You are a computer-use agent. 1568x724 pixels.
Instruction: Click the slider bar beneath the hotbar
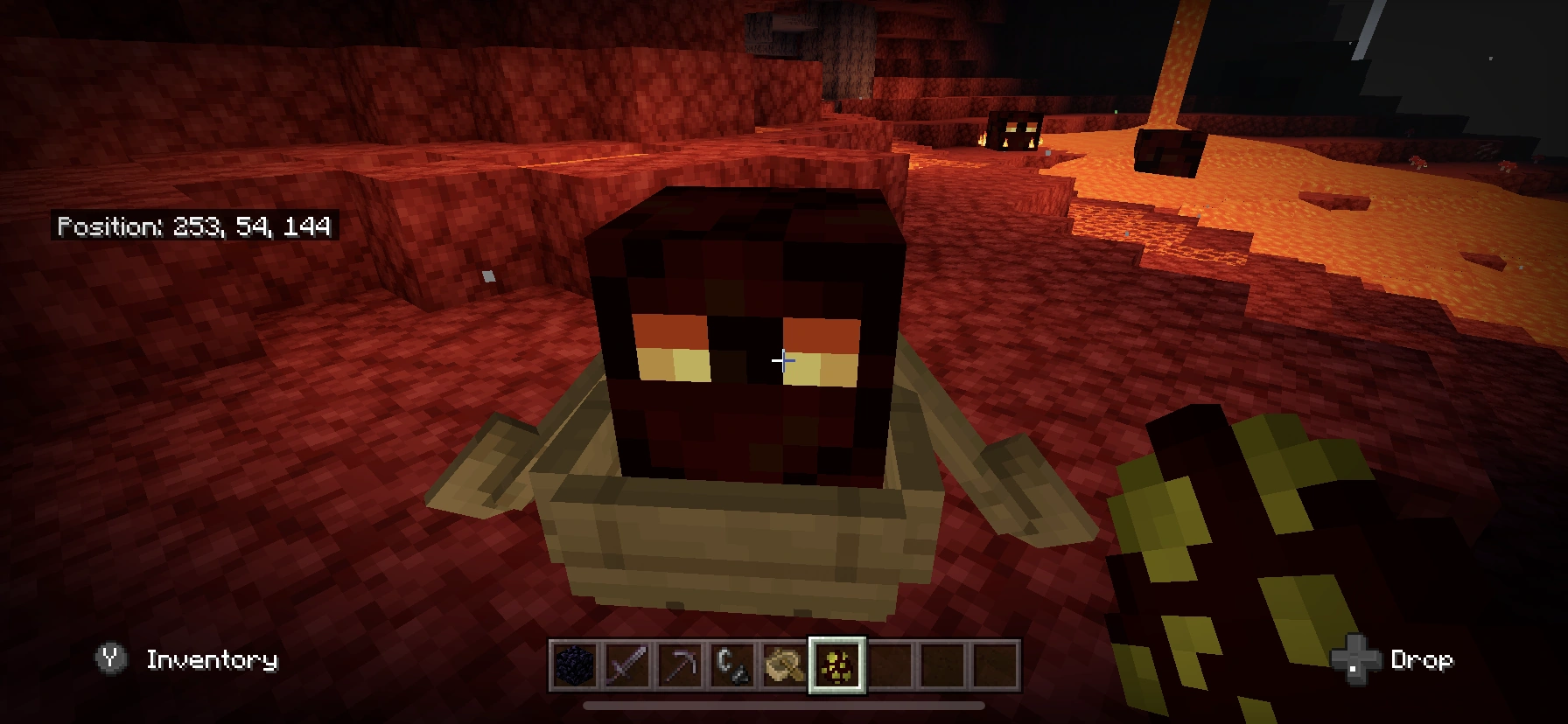[783, 707]
